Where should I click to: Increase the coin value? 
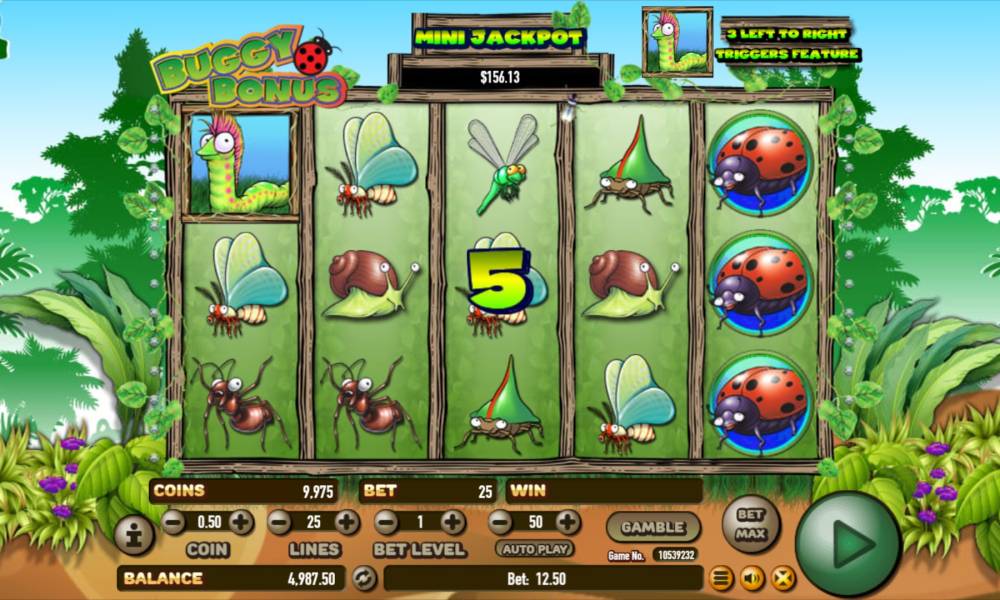tap(241, 522)
